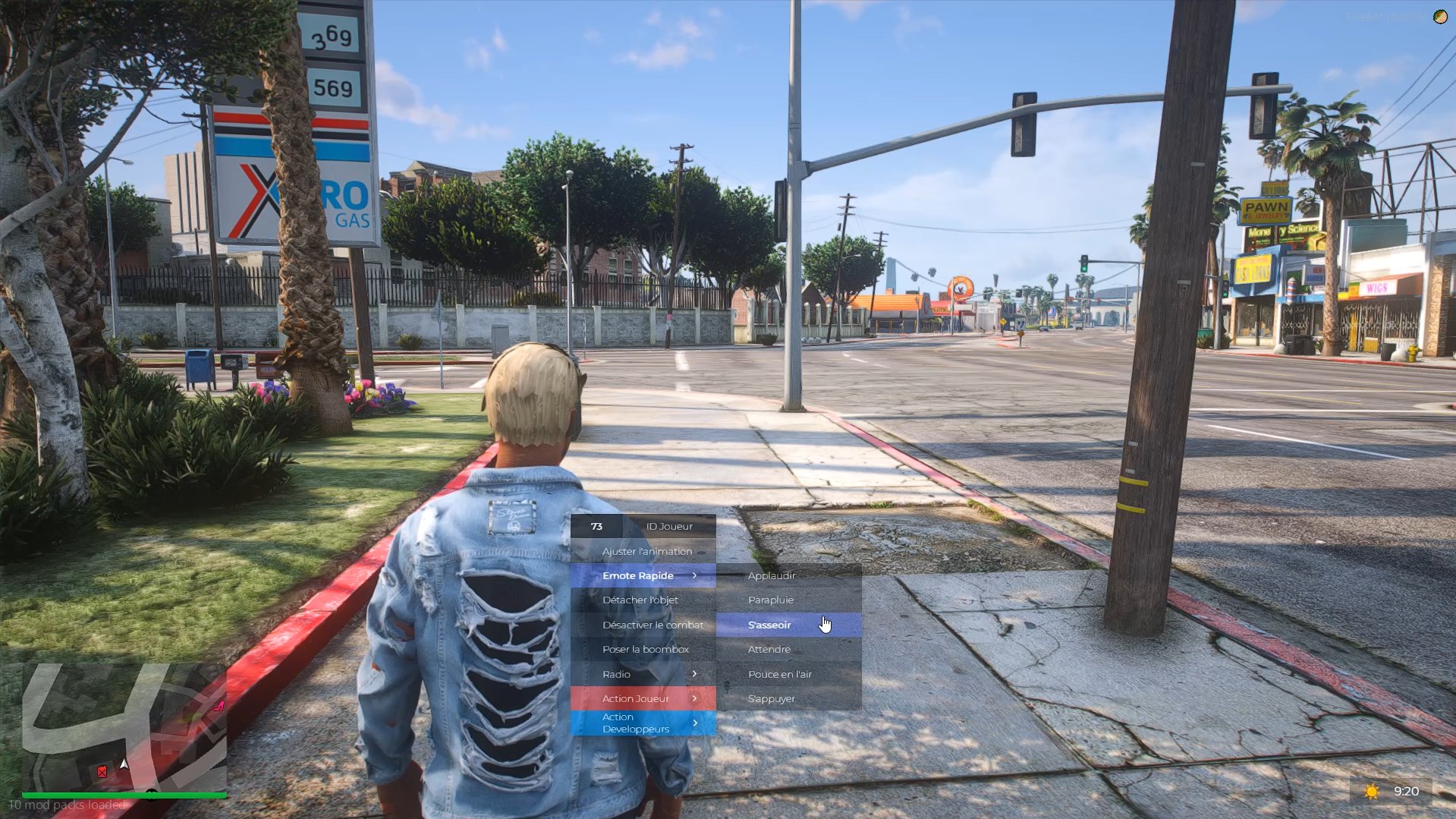Choose the S'asseoir emote
The width and height of the screenshot is (1456, 819).
click(x=788, y=625)
